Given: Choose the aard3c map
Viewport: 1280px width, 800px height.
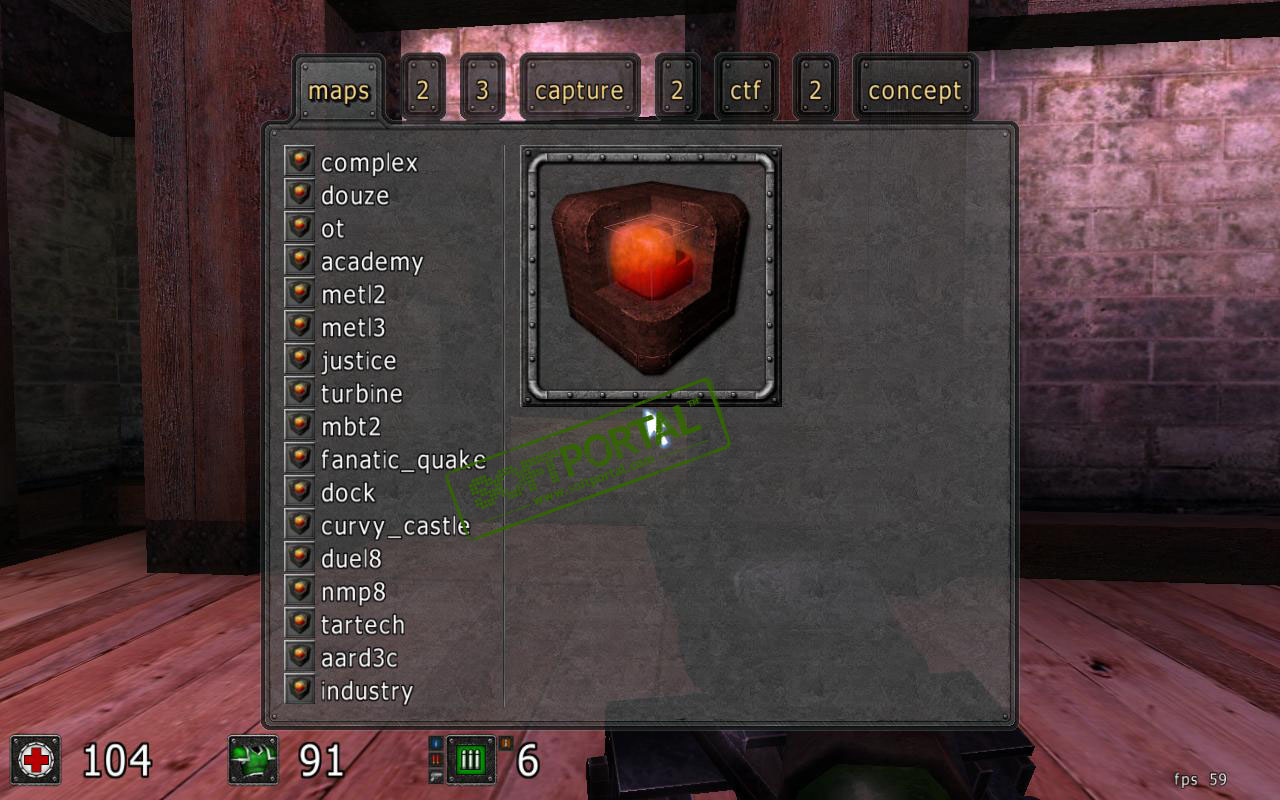Looking at the screenshot, I should click(358, 657).
